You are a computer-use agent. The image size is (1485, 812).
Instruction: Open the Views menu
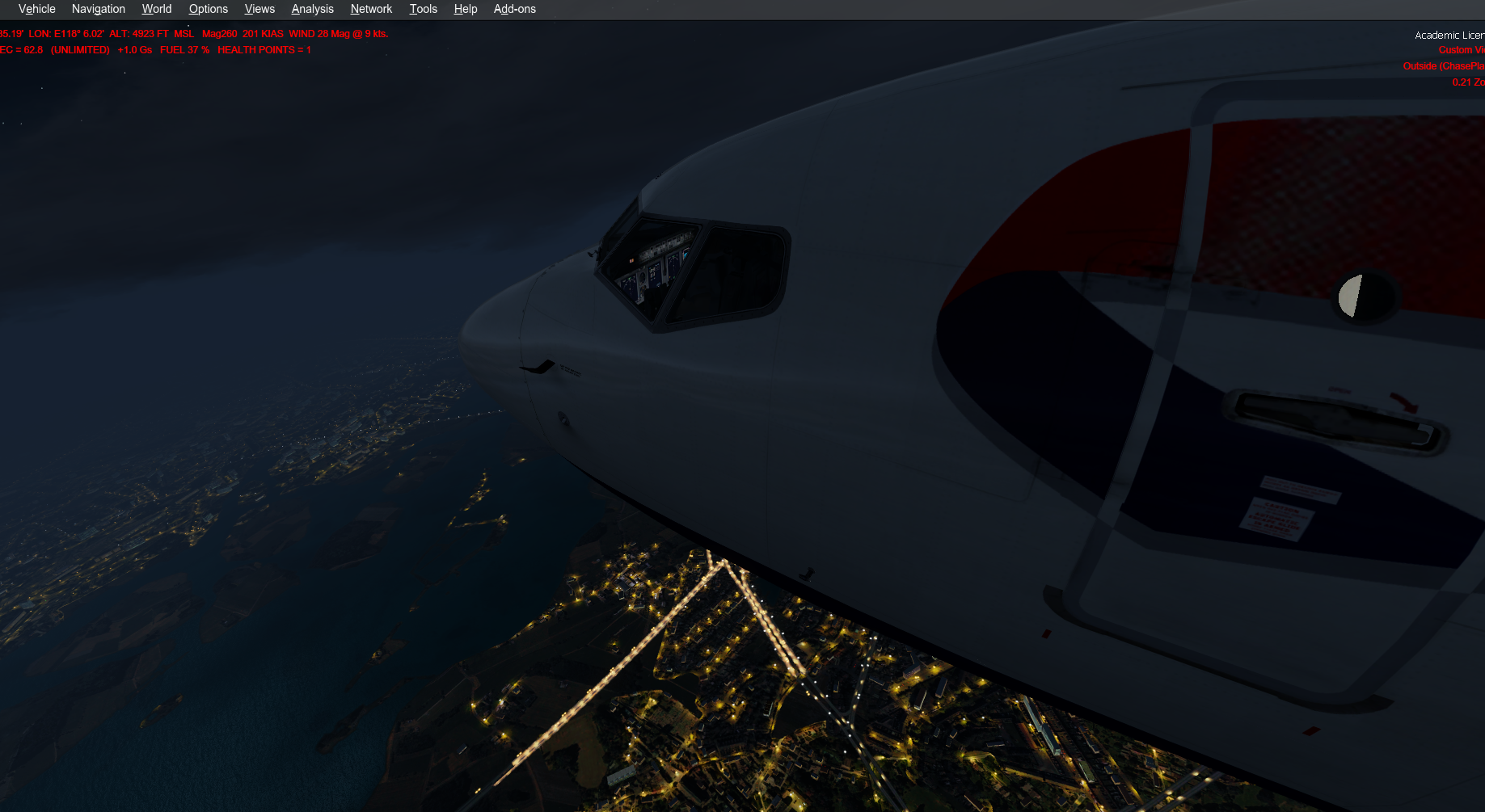tap(259, 9)
